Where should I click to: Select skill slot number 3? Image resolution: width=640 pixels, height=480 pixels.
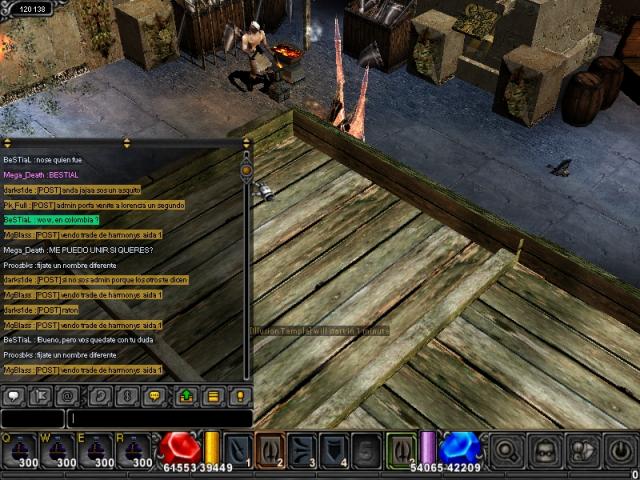click(x=304, y=450)
